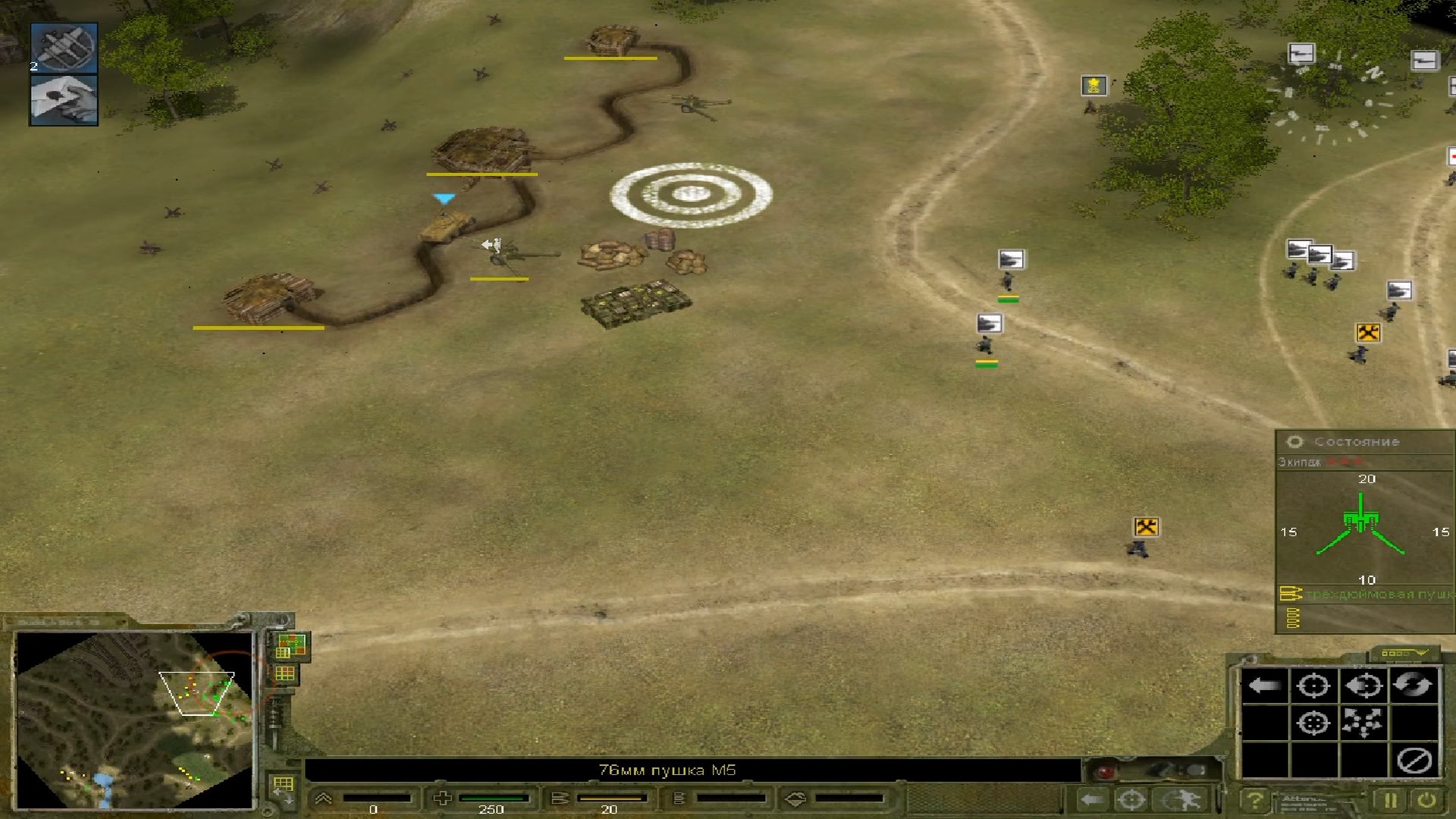Select the yellow star officer unit marker
This screenshot has width=1456, height=819.
(x=1094, y=86)
